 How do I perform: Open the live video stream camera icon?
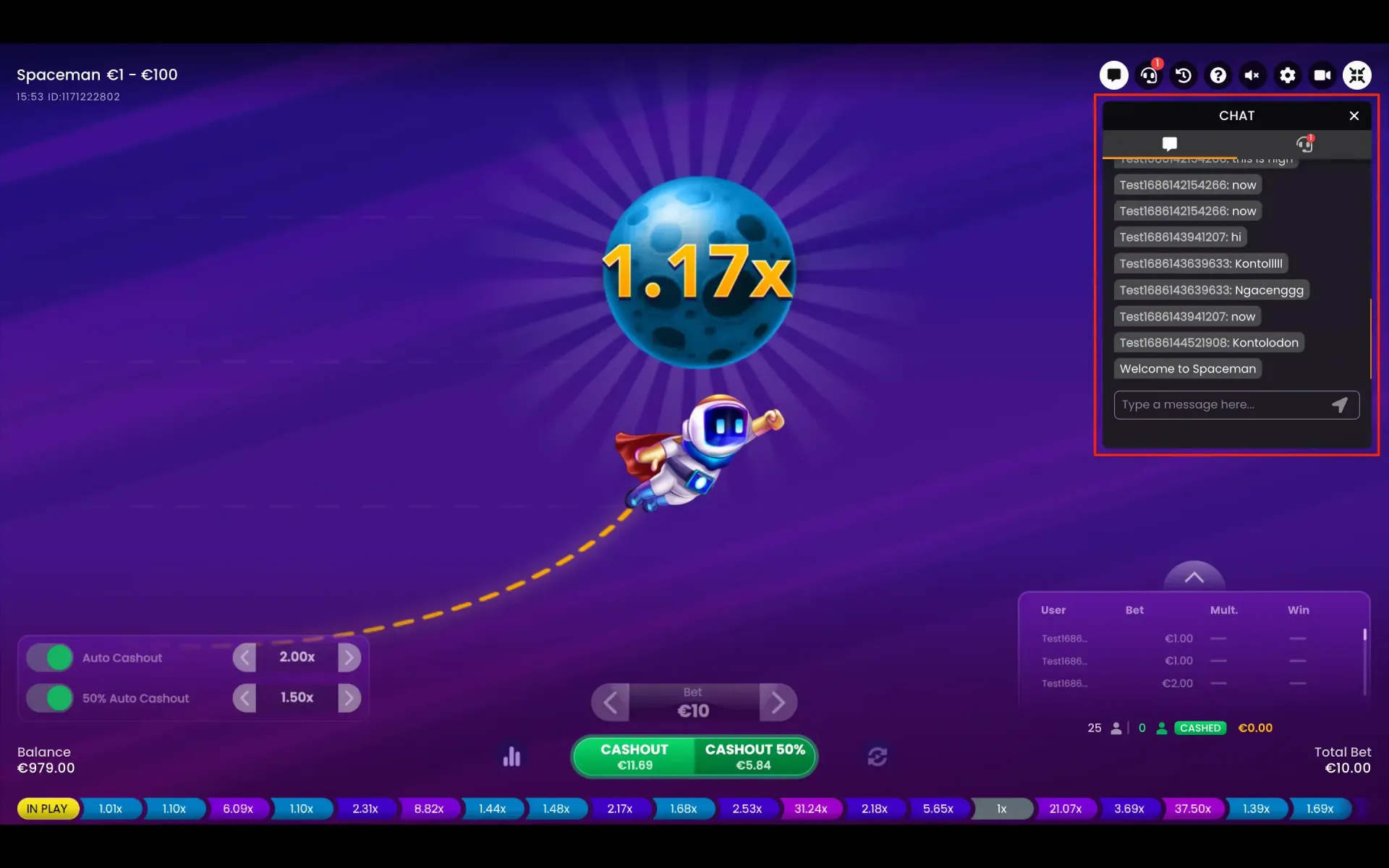[1322, 75]
